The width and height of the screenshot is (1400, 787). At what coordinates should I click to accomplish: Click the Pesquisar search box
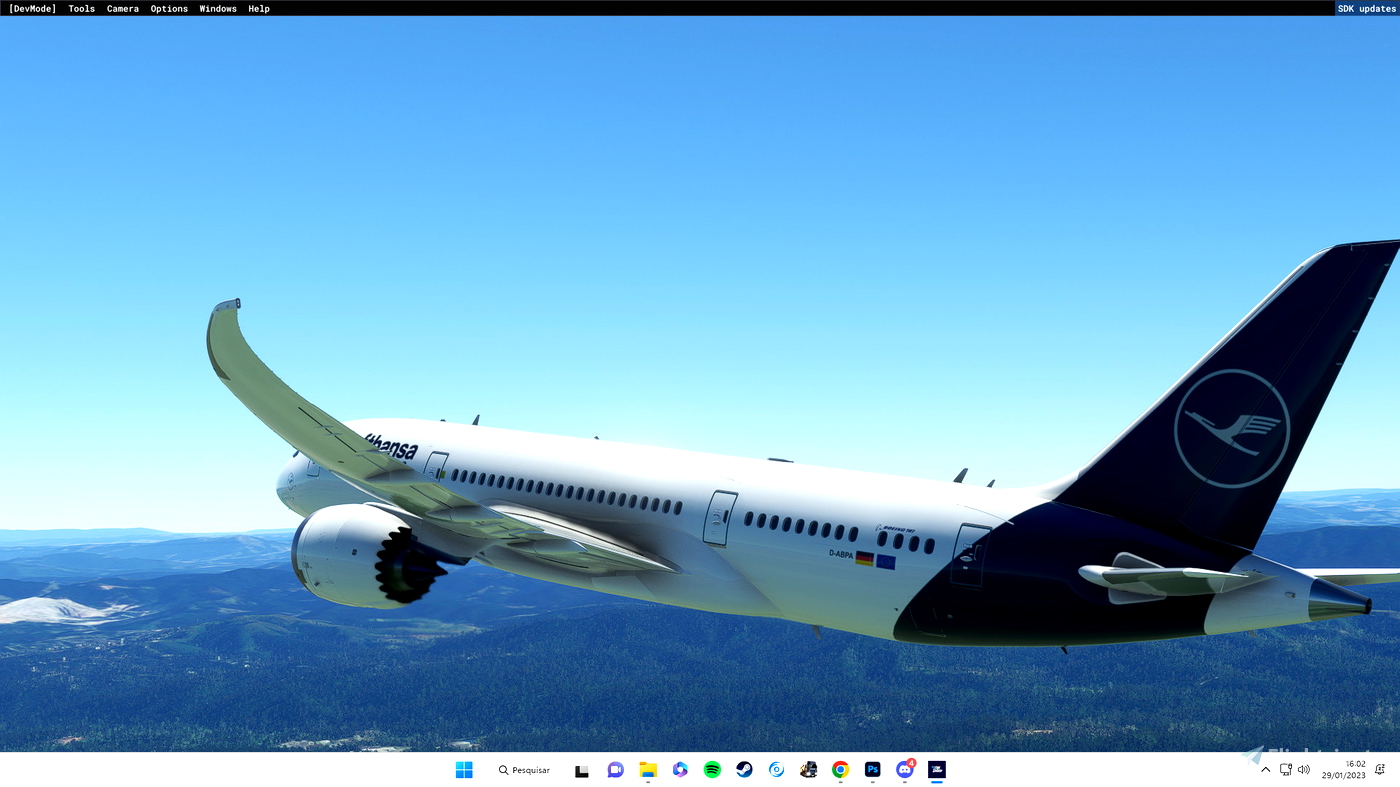tap(524, 769)
